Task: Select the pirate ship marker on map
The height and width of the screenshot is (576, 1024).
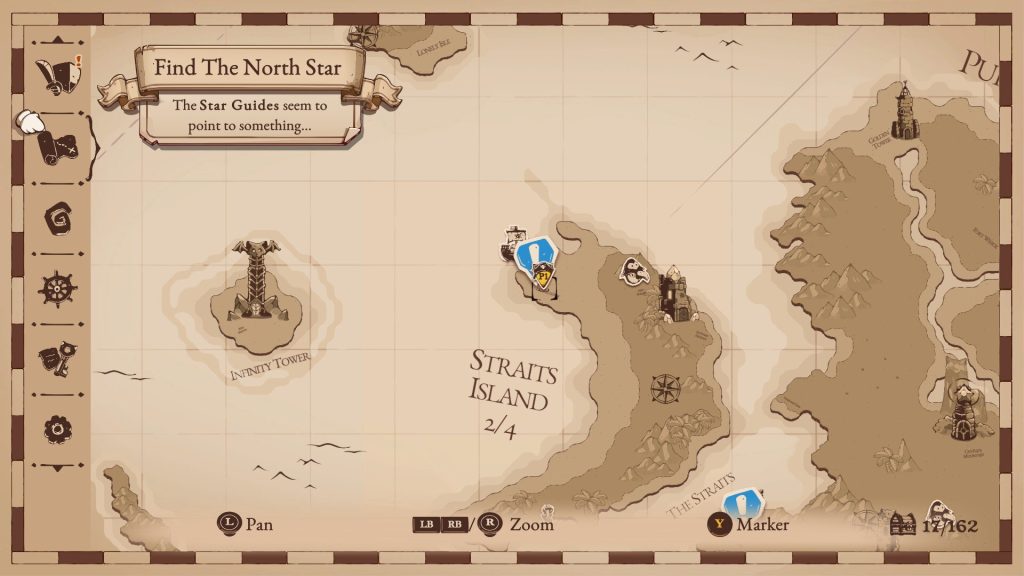Action: click(514, 244)
